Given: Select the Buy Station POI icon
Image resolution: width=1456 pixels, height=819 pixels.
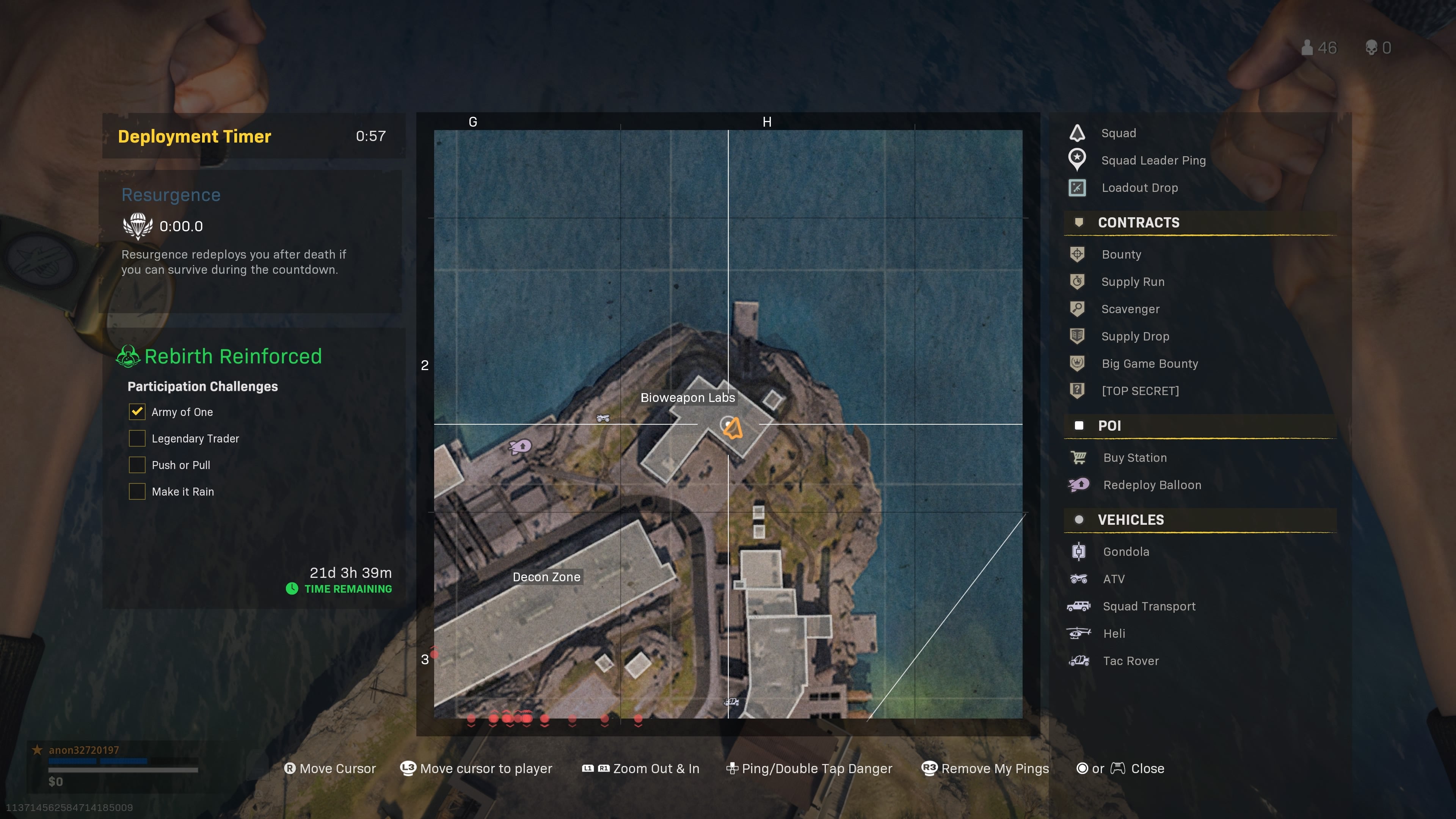Looking at the screenshot, I should pyautogui.click(x=1079, y=457).
